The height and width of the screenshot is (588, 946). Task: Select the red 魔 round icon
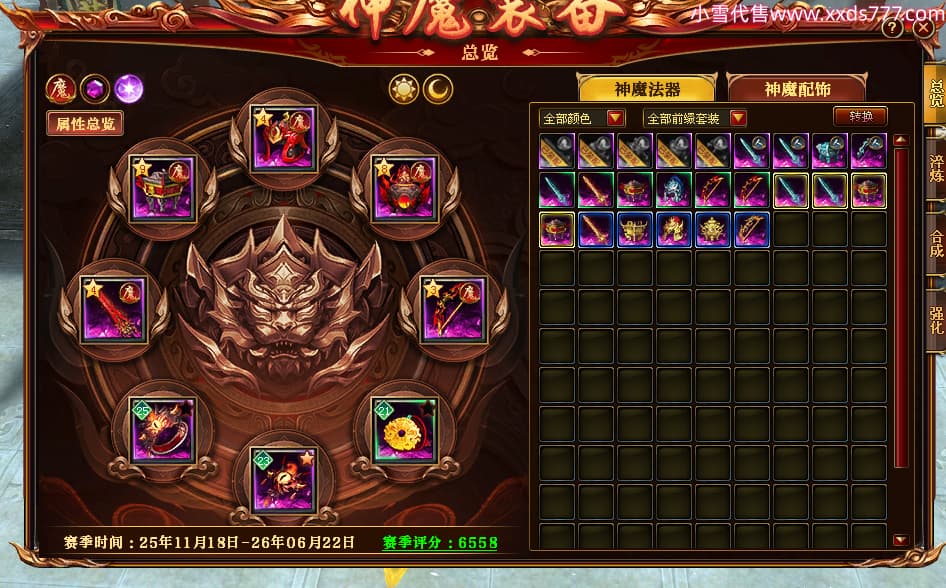[x=61, y=89]
